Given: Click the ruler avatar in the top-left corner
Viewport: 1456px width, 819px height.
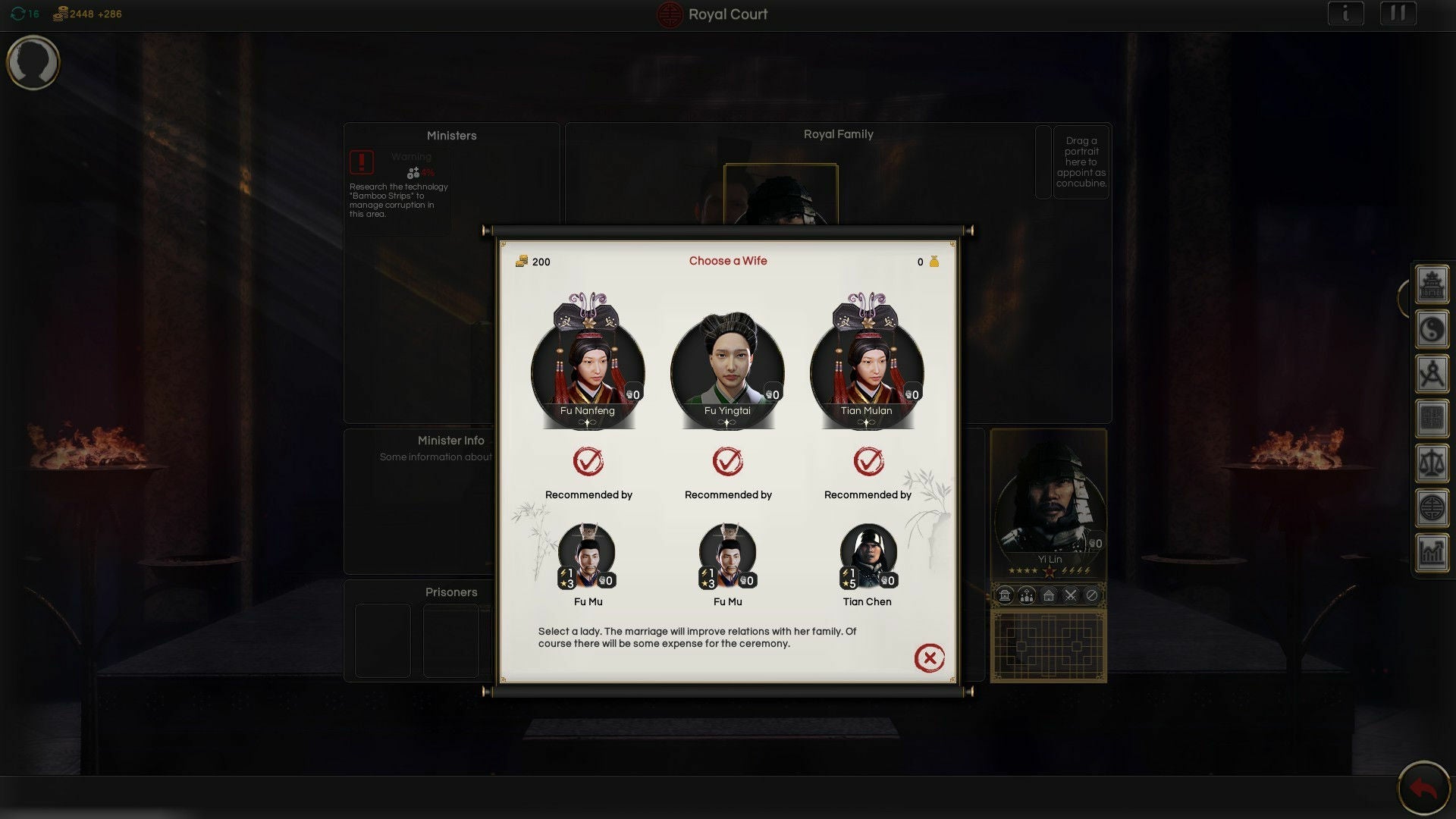Looking at the screenshot, I should [33, 62].
